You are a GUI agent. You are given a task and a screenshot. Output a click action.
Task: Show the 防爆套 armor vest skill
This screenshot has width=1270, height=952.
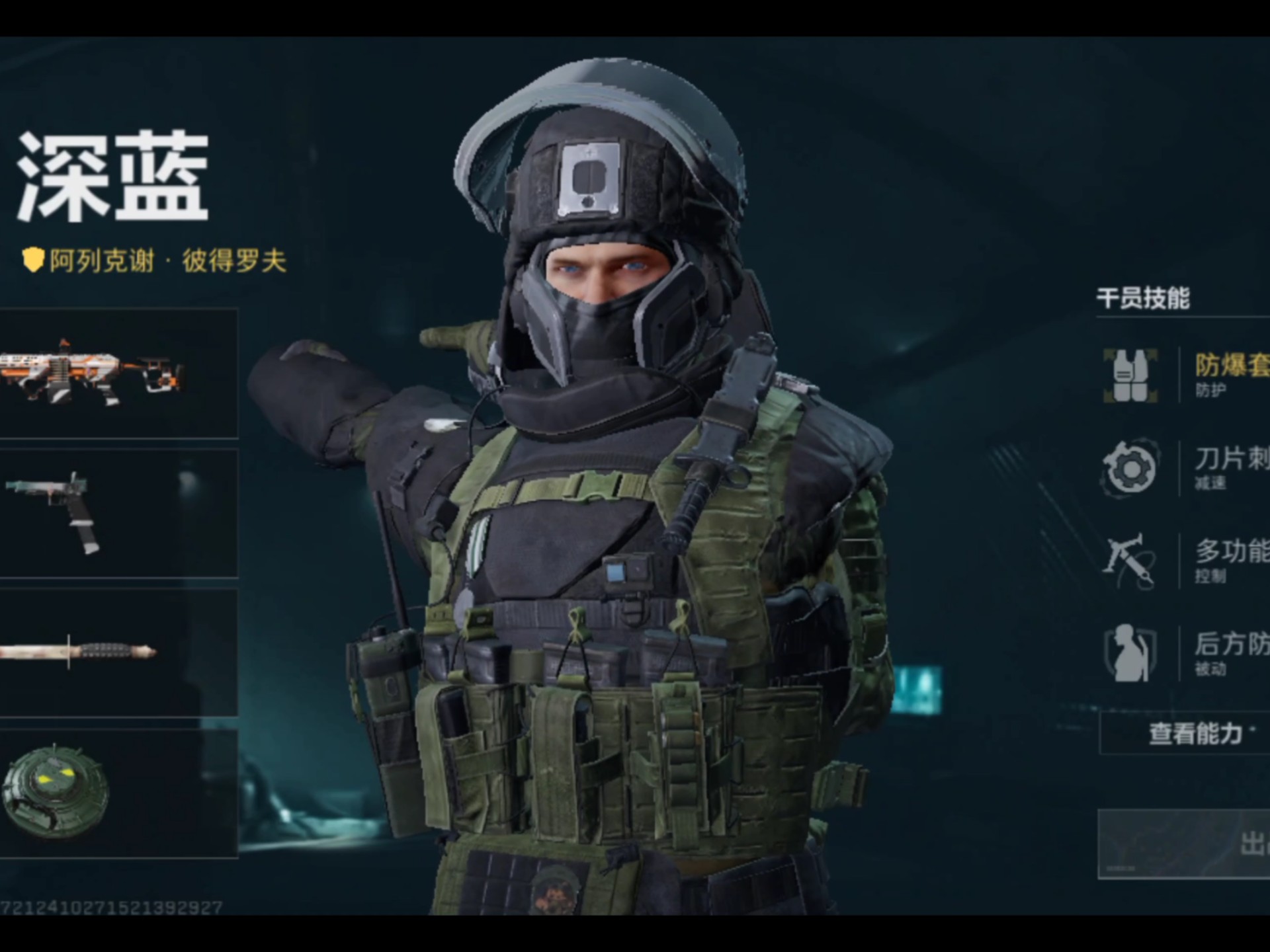pyautogui.click(x=1184, y=375)
